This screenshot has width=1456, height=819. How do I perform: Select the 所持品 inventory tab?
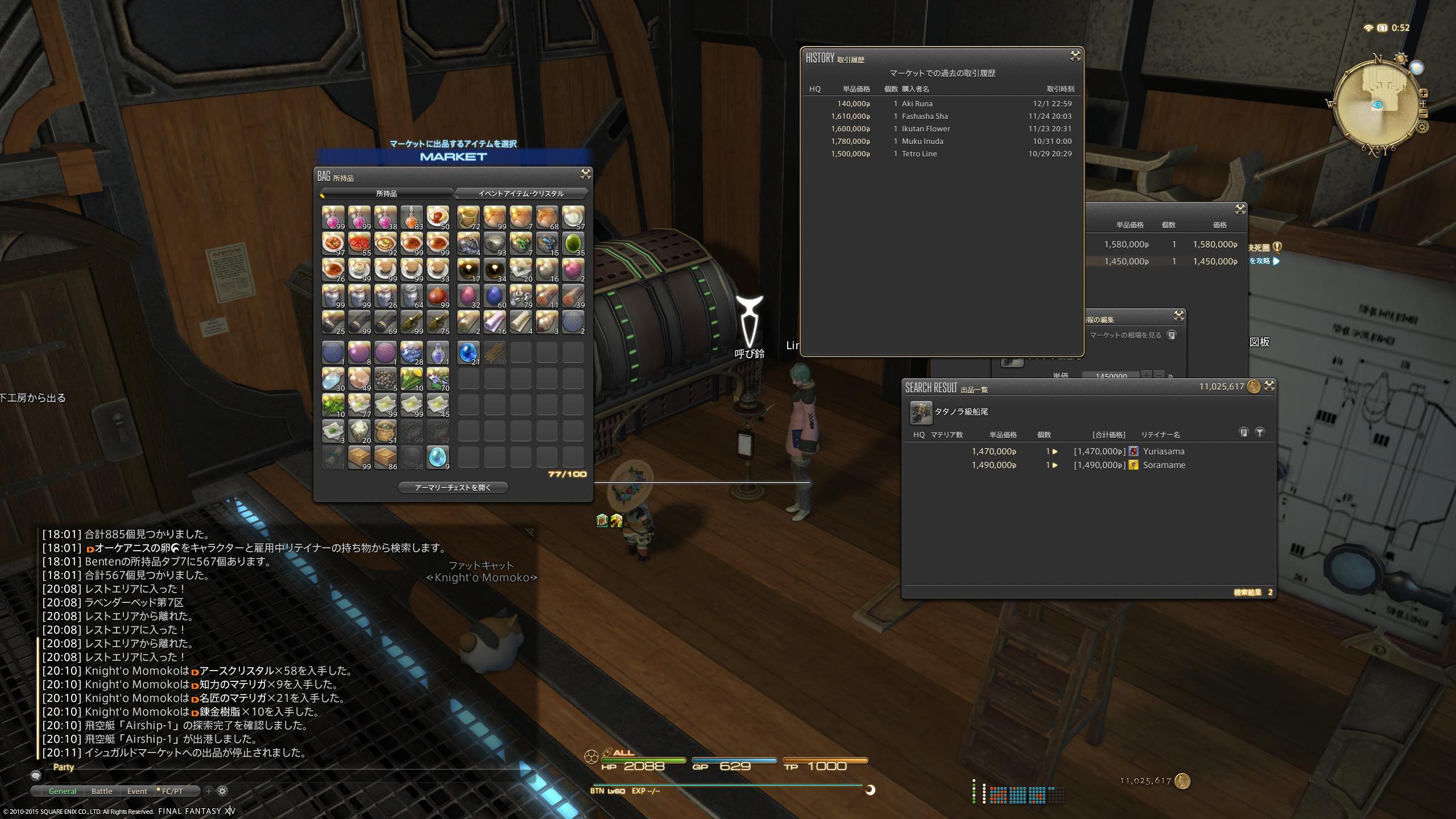point(387,193)
